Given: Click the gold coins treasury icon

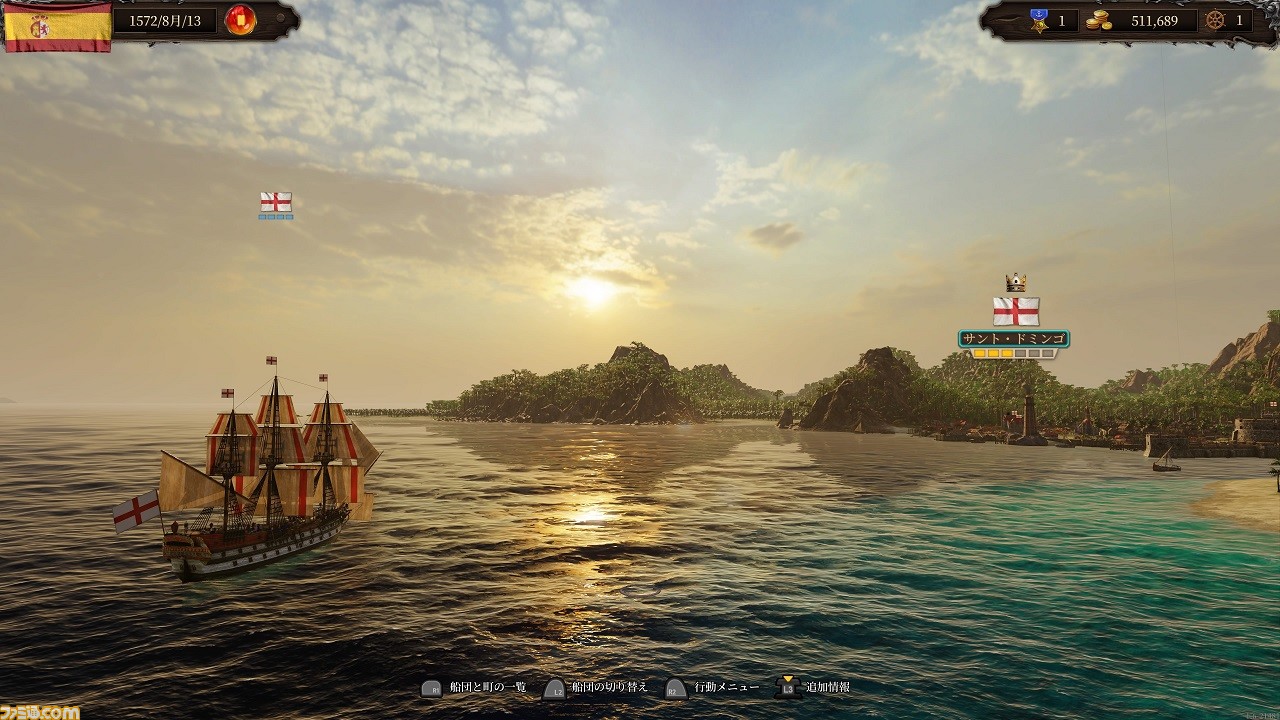Looking at the screenshot, I should [1099, 20].
